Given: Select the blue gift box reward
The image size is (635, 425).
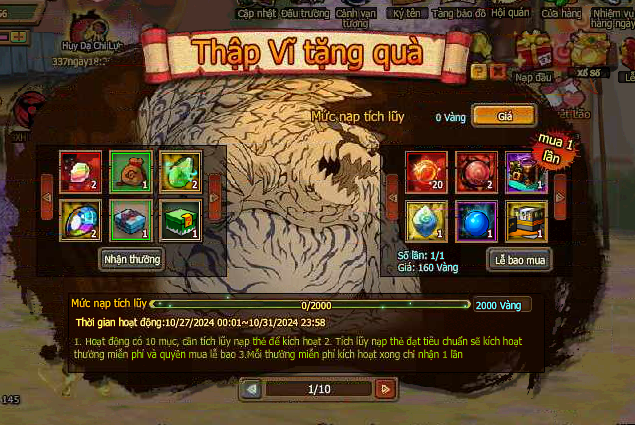Looking at the screenshot, I should coord(129,219).
